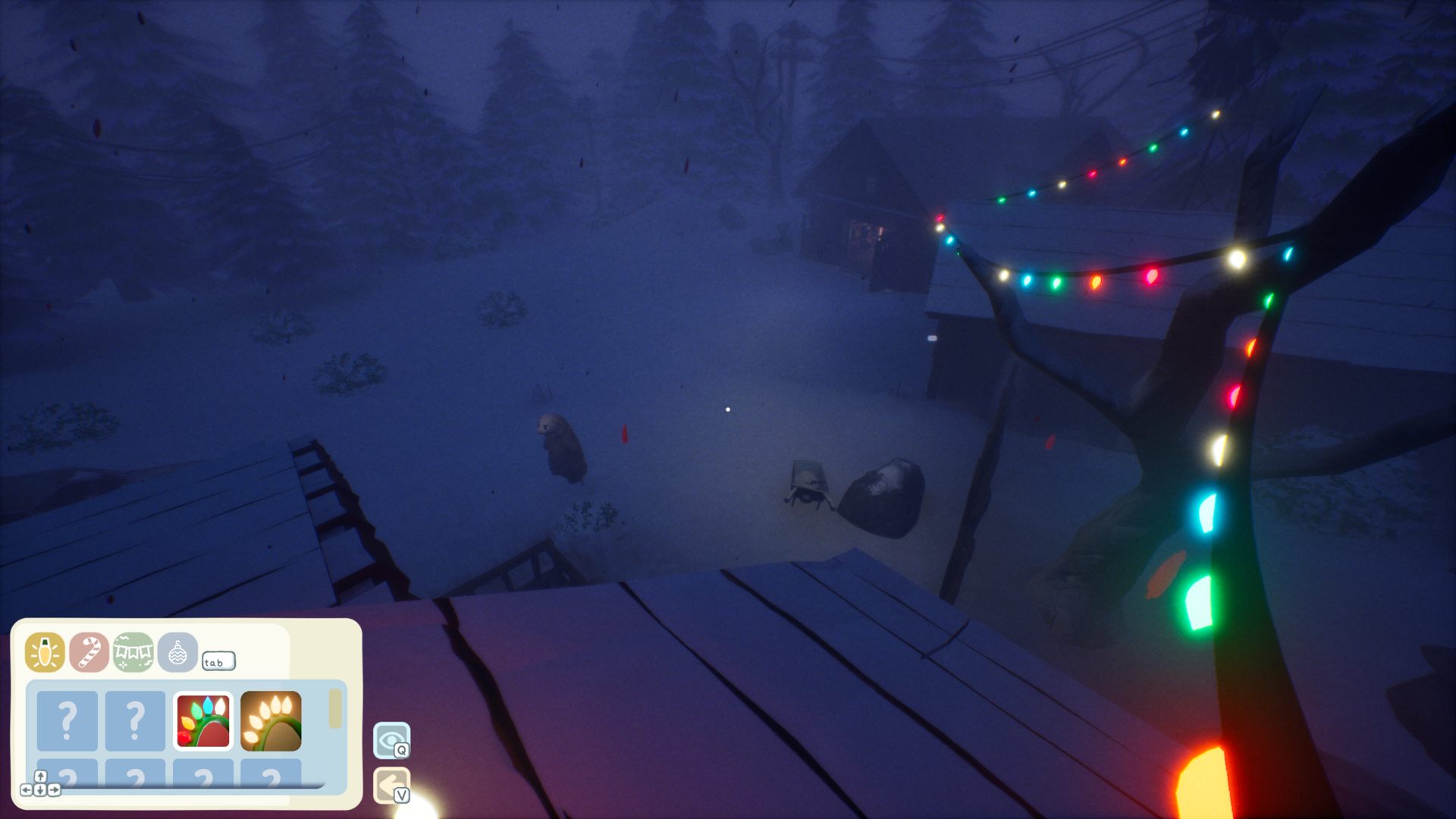Click the back arrow button
This screenshot has height=819, width=1456.
point(391,786)
